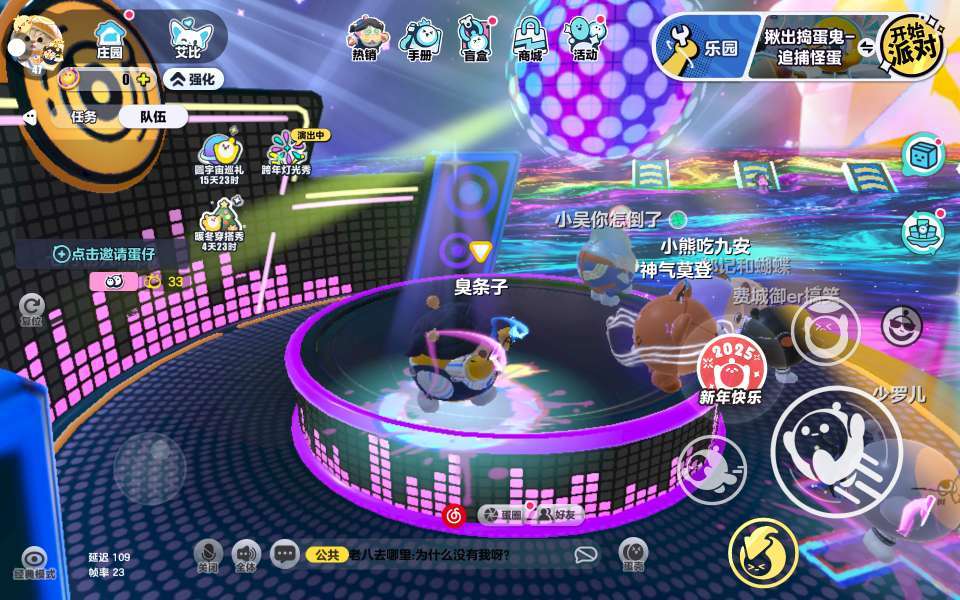This screenshot has width=960, height=600.
Task: Go to the 庄园 manor
Action: tap(109, 38)
